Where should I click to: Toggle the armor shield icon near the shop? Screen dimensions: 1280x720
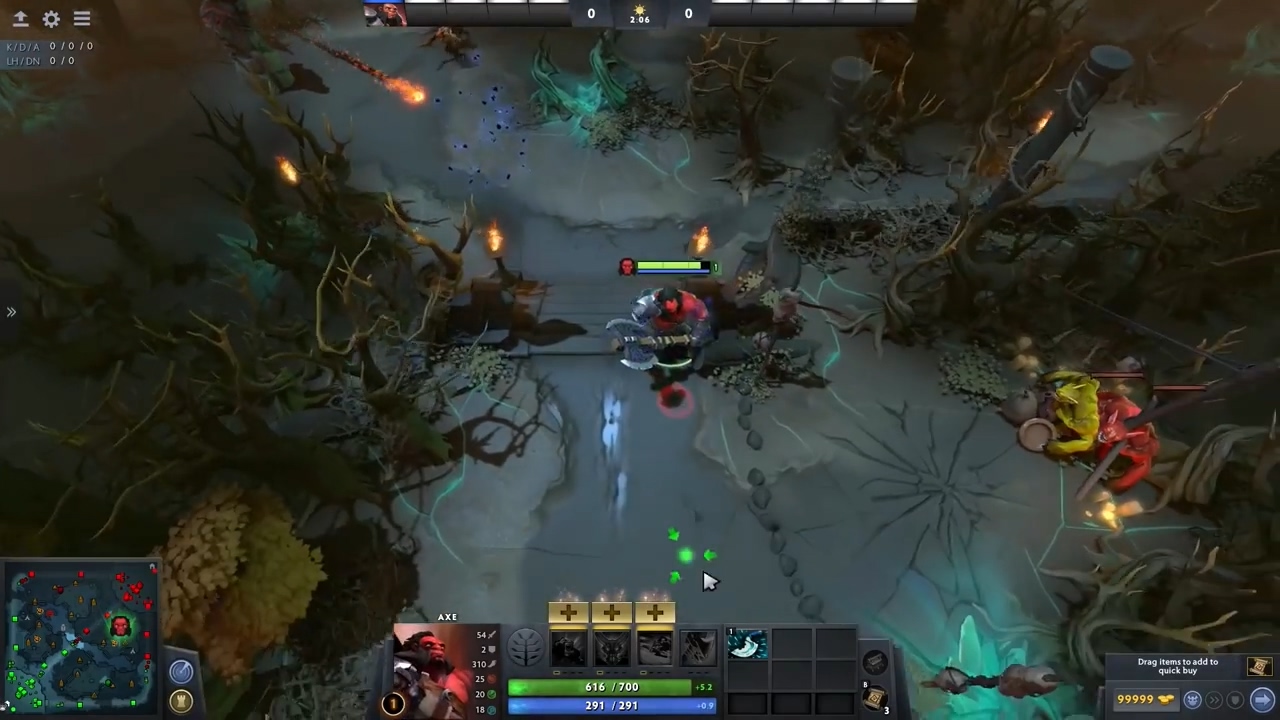tap(1234, 700)
